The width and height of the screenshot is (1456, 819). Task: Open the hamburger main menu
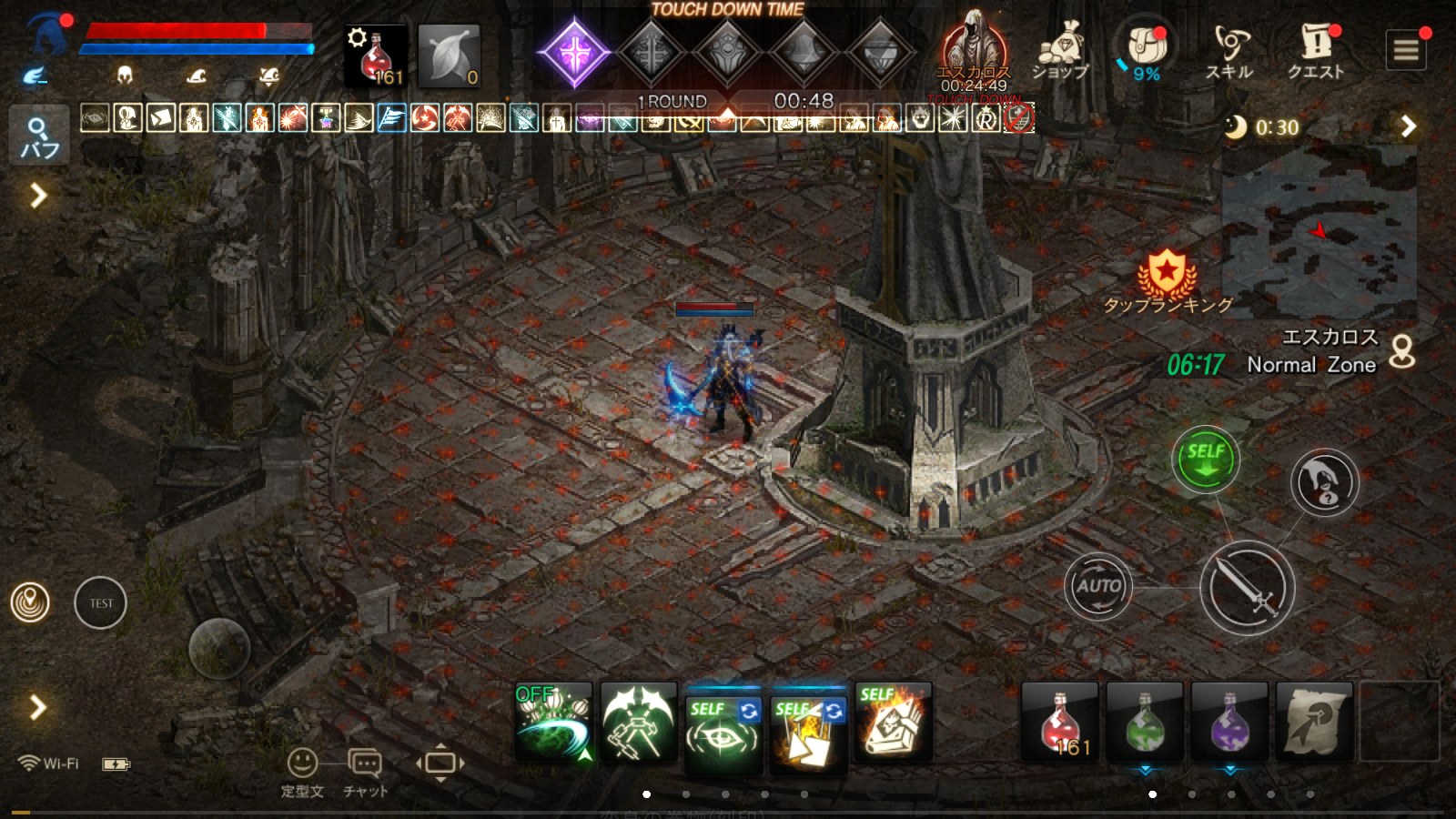click(1406, 49)
